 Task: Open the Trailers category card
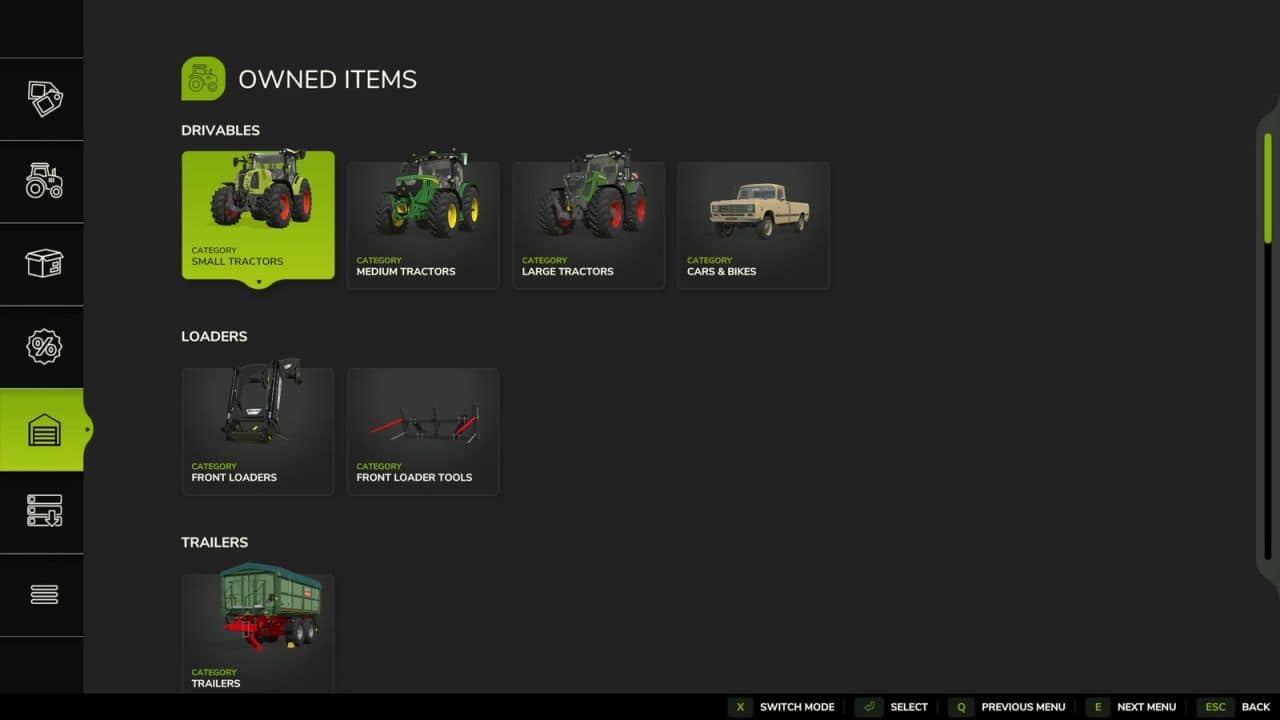pos(257,630)
